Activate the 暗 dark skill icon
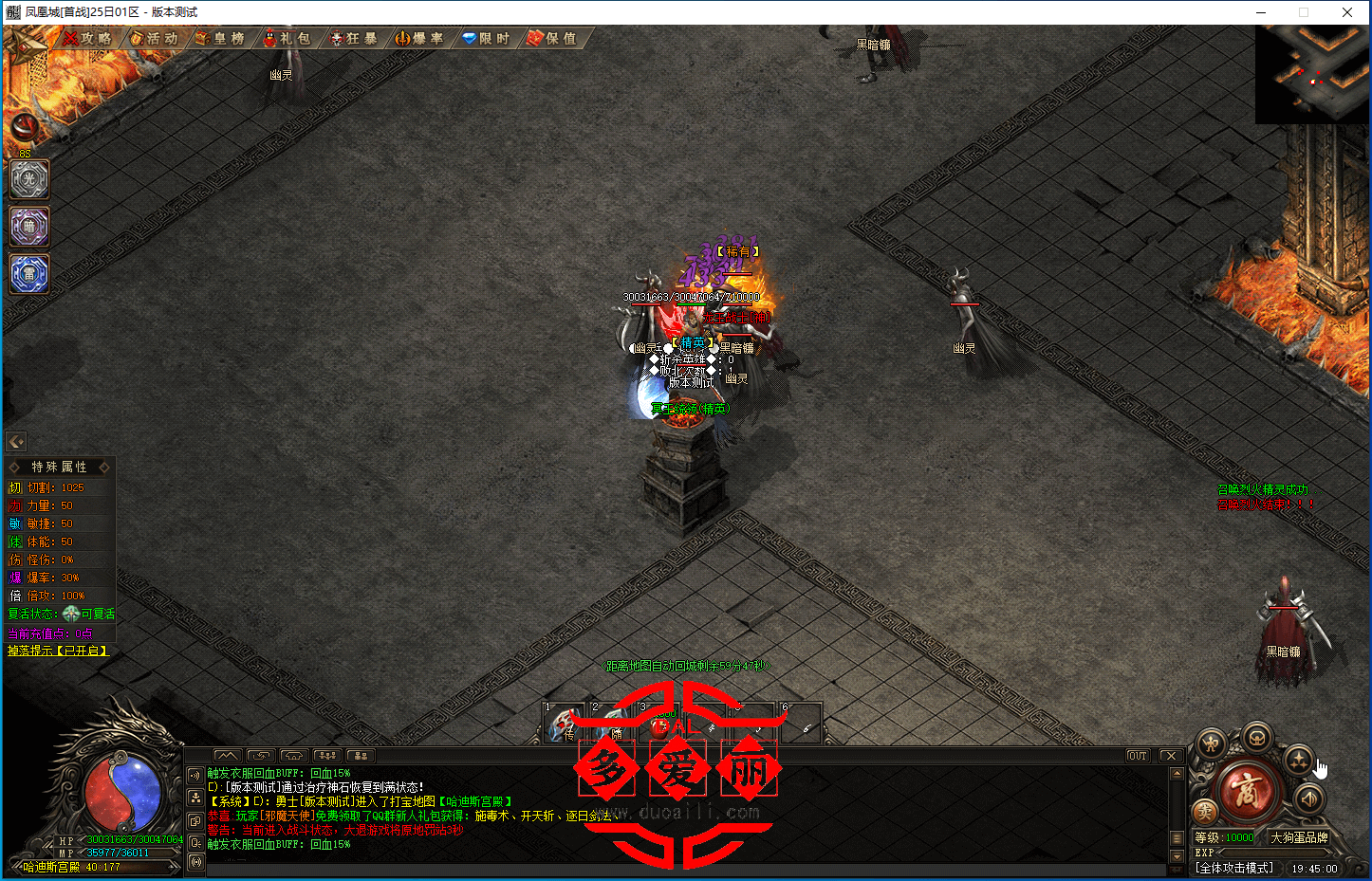Viewport: 1372px width, 881px height. [x=29, y=227]
